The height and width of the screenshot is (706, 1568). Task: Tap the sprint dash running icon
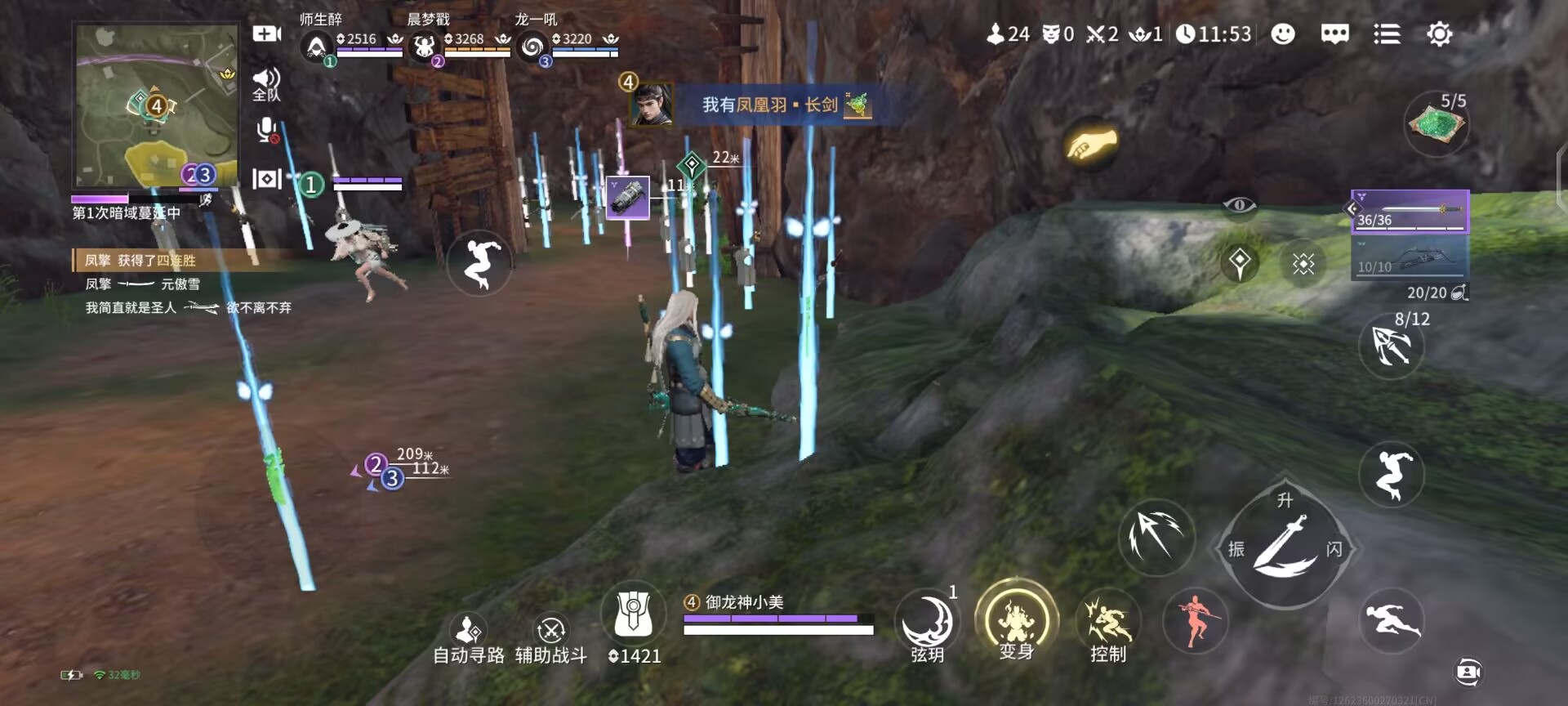pos(1392,622)
